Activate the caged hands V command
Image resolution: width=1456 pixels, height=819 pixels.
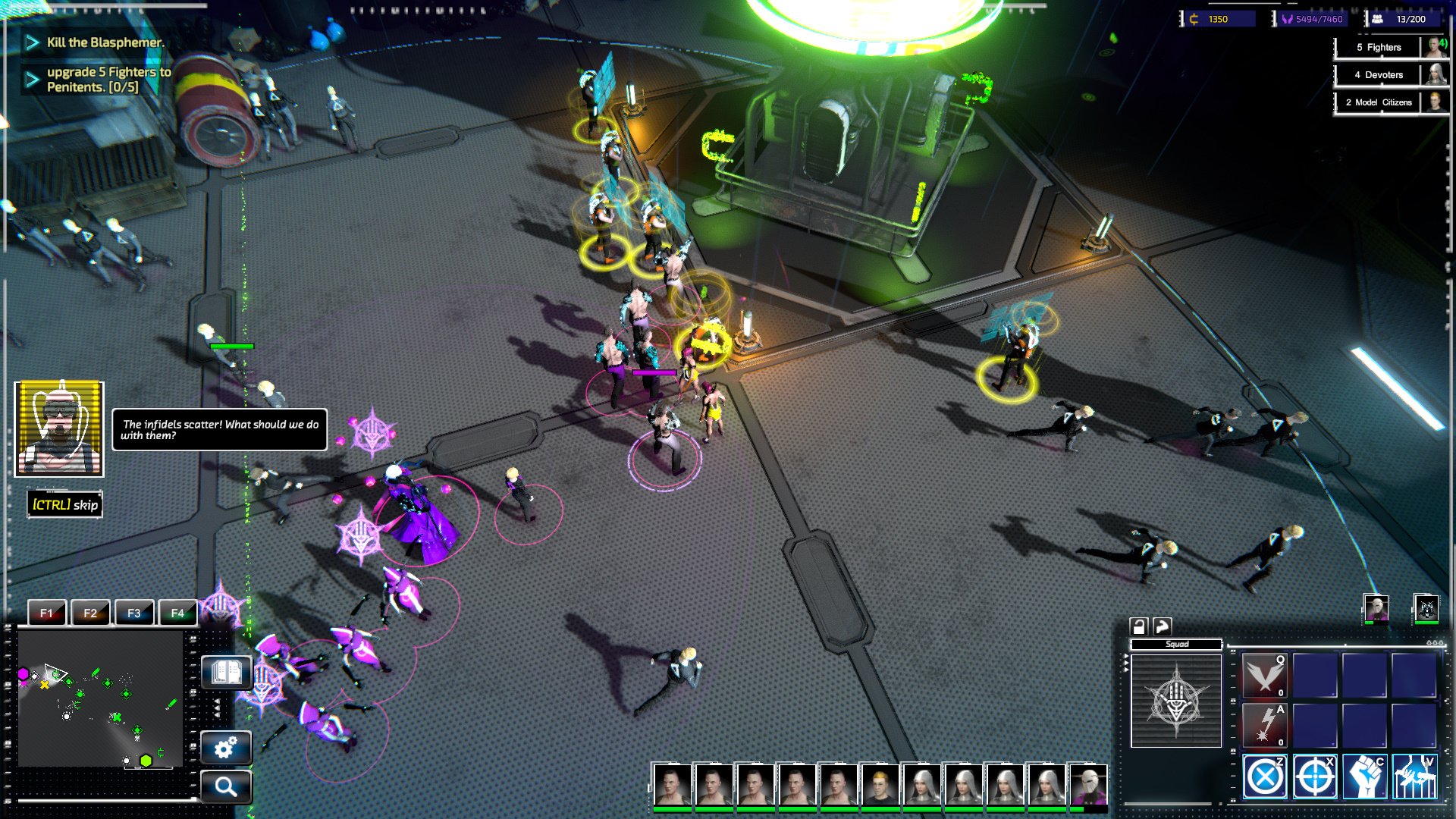[x=1414, y=777]
